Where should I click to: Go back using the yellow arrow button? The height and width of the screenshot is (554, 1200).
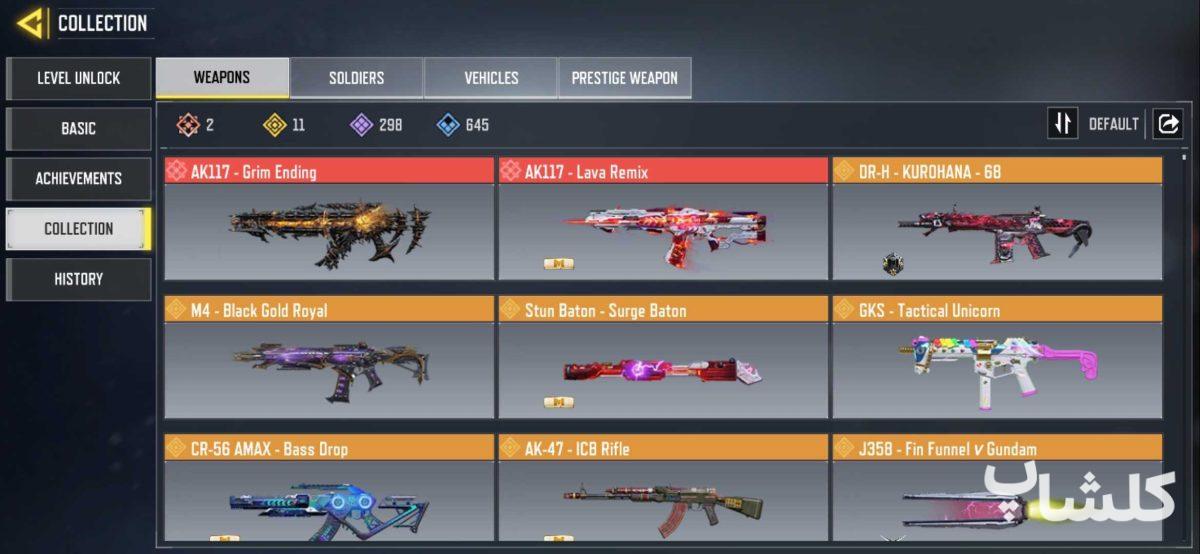(30, 22)
